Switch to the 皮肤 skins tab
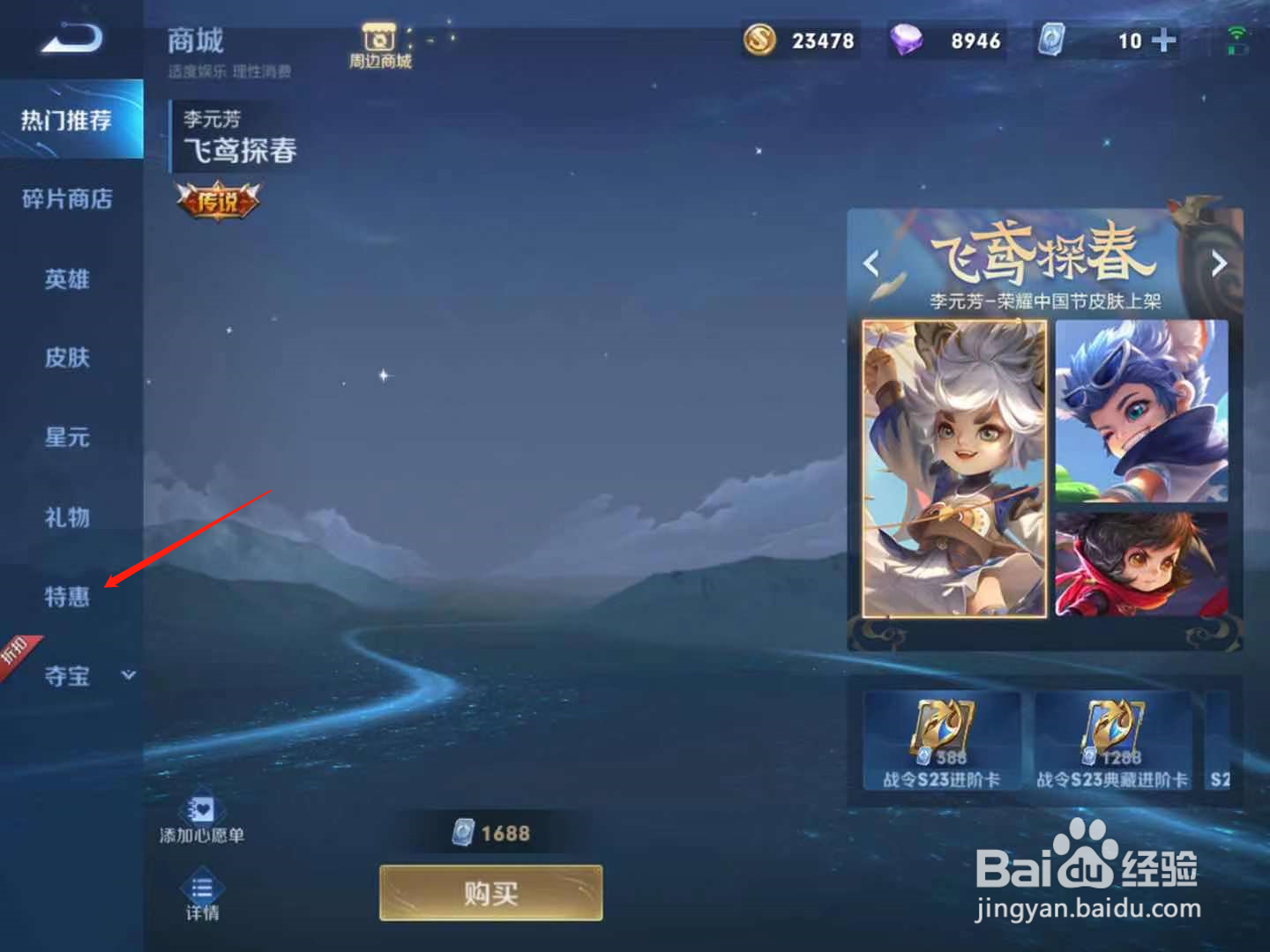The height and width of the screenshot is (952, 1270). (66, 359)
